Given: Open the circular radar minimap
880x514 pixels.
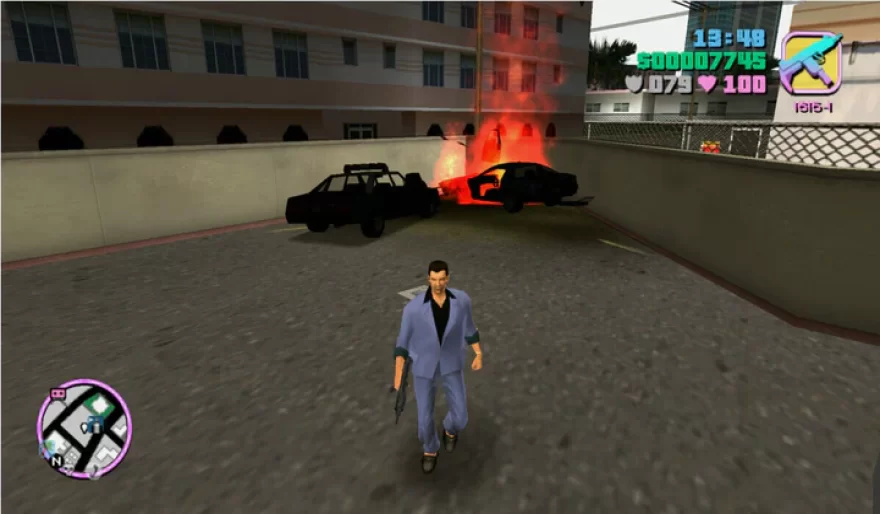Looking at the screenshot, I should tap(84, 428).
